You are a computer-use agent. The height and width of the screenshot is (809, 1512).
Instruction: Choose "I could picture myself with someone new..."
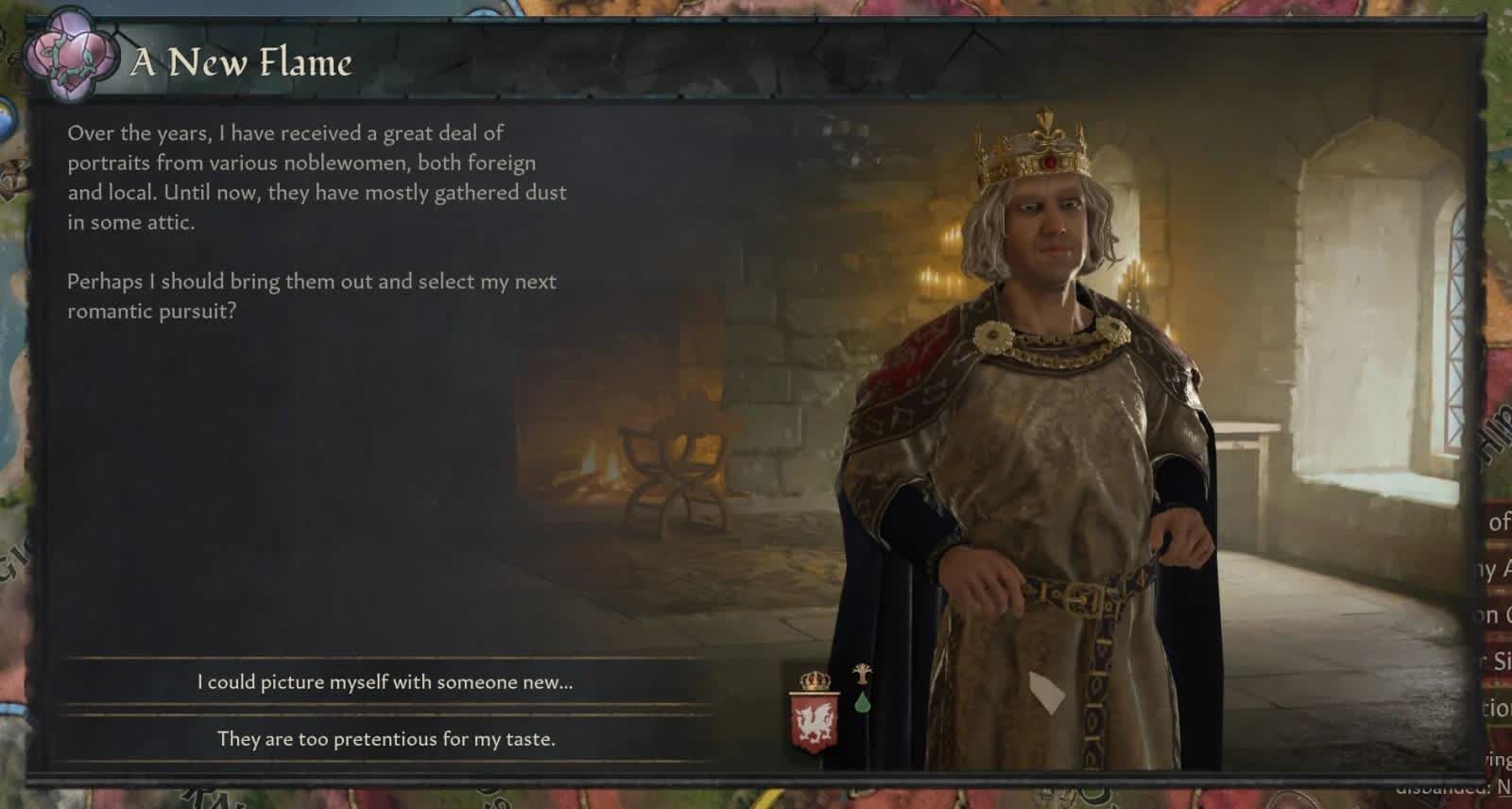click(x=385, y=682)
